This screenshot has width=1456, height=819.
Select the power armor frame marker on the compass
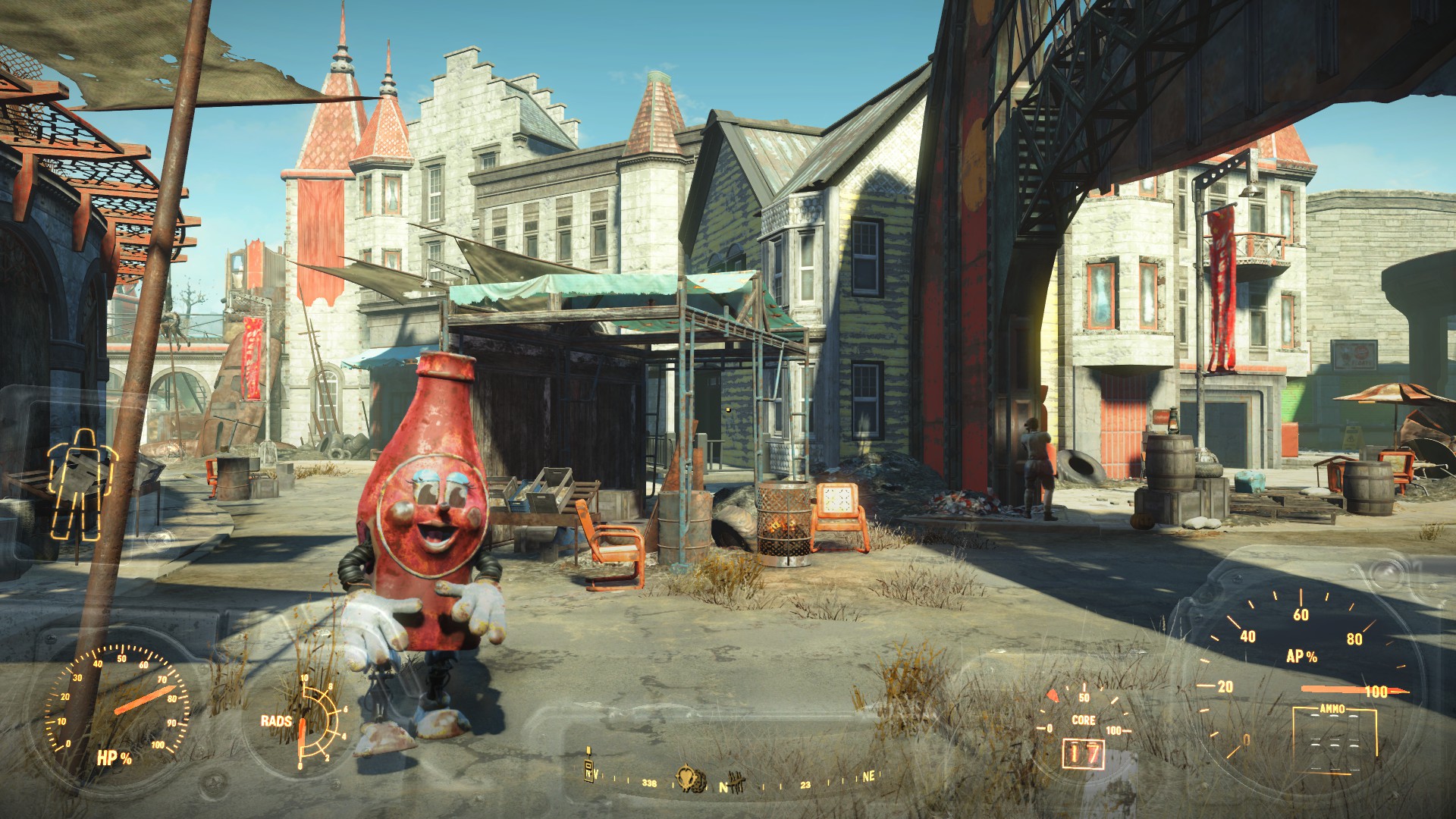pyautogui.click(x=588, y=769)
